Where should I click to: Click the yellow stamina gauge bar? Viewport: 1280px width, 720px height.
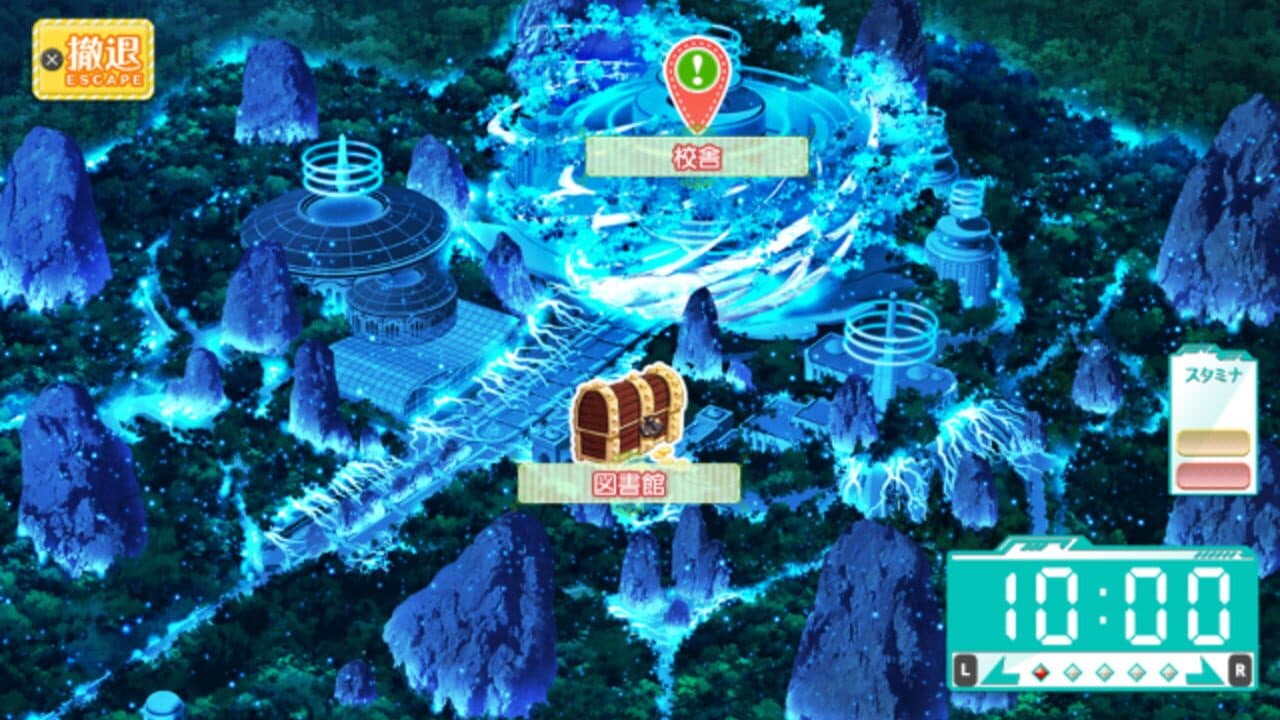point(1212,440)
